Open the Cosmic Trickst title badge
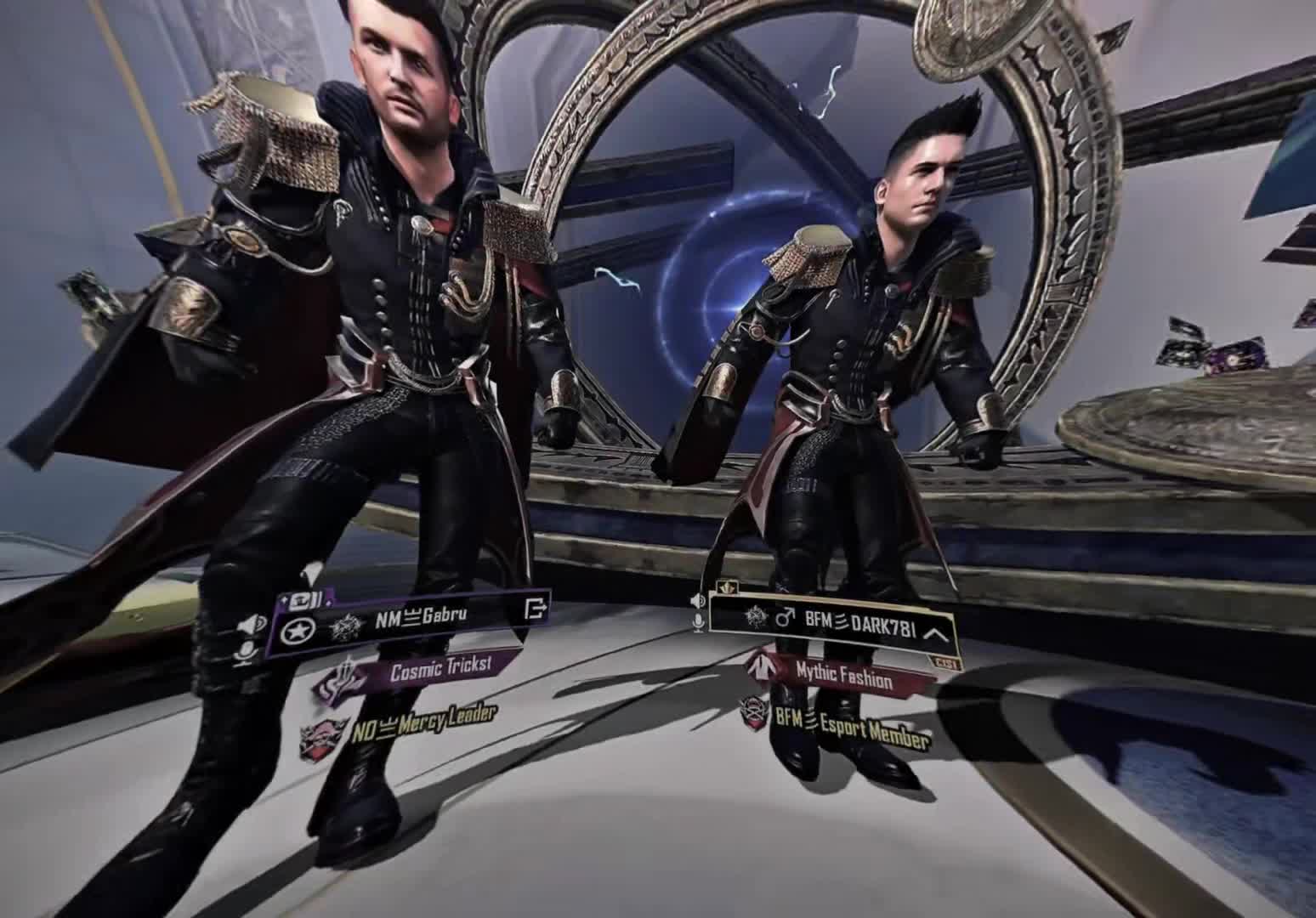1316x918 pixels. point(440,670)
